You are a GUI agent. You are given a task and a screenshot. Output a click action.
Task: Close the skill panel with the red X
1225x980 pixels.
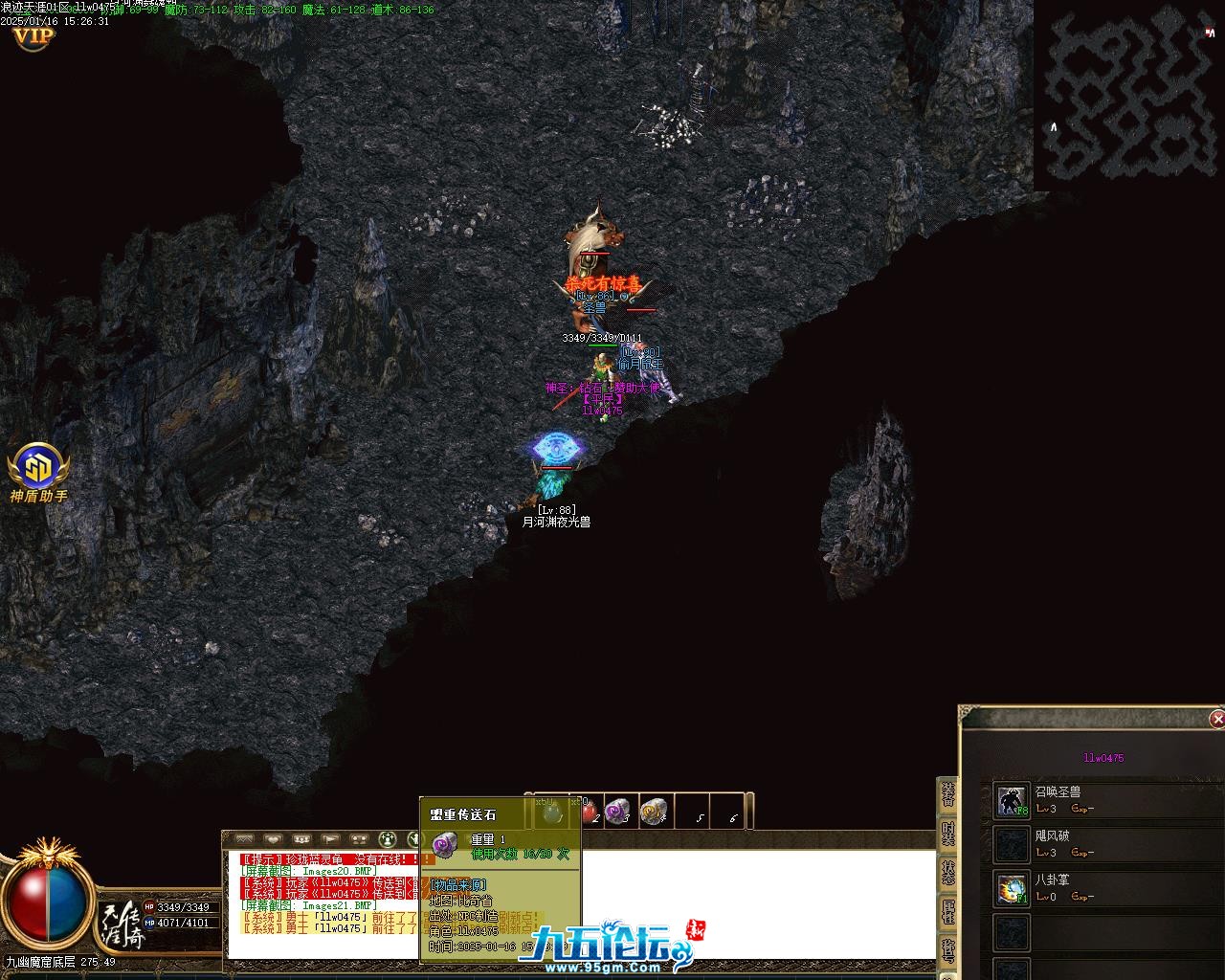pyautogui.click(x=1216, y=719)
